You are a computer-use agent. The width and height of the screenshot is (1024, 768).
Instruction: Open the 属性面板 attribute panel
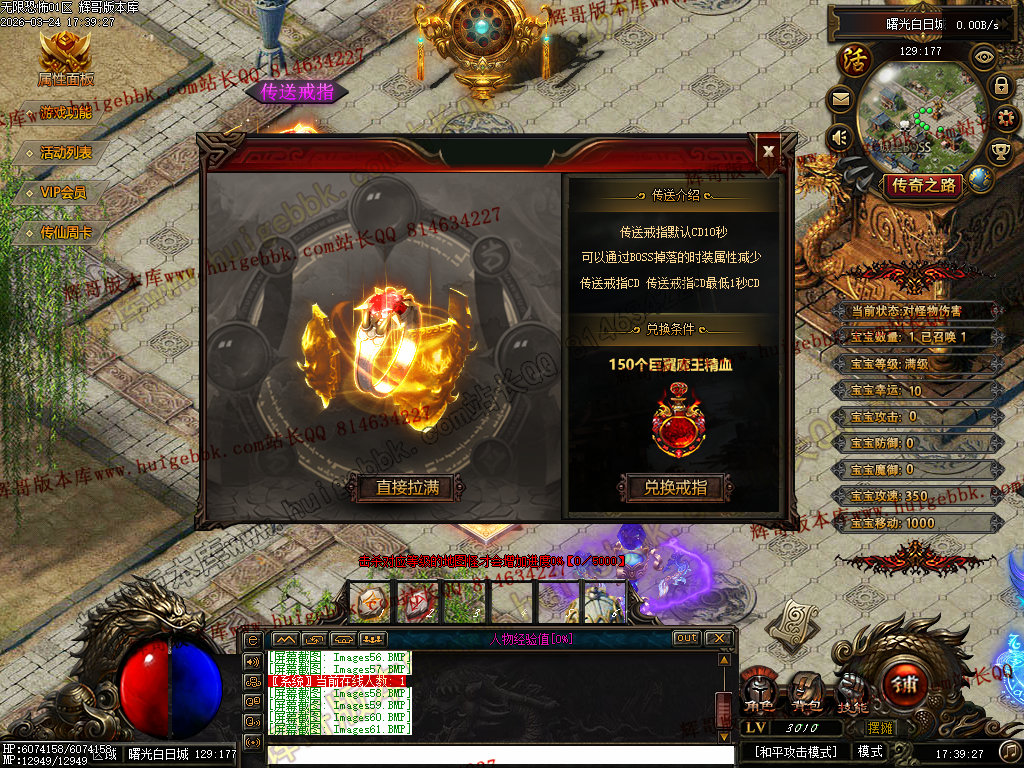pos(65,60)
